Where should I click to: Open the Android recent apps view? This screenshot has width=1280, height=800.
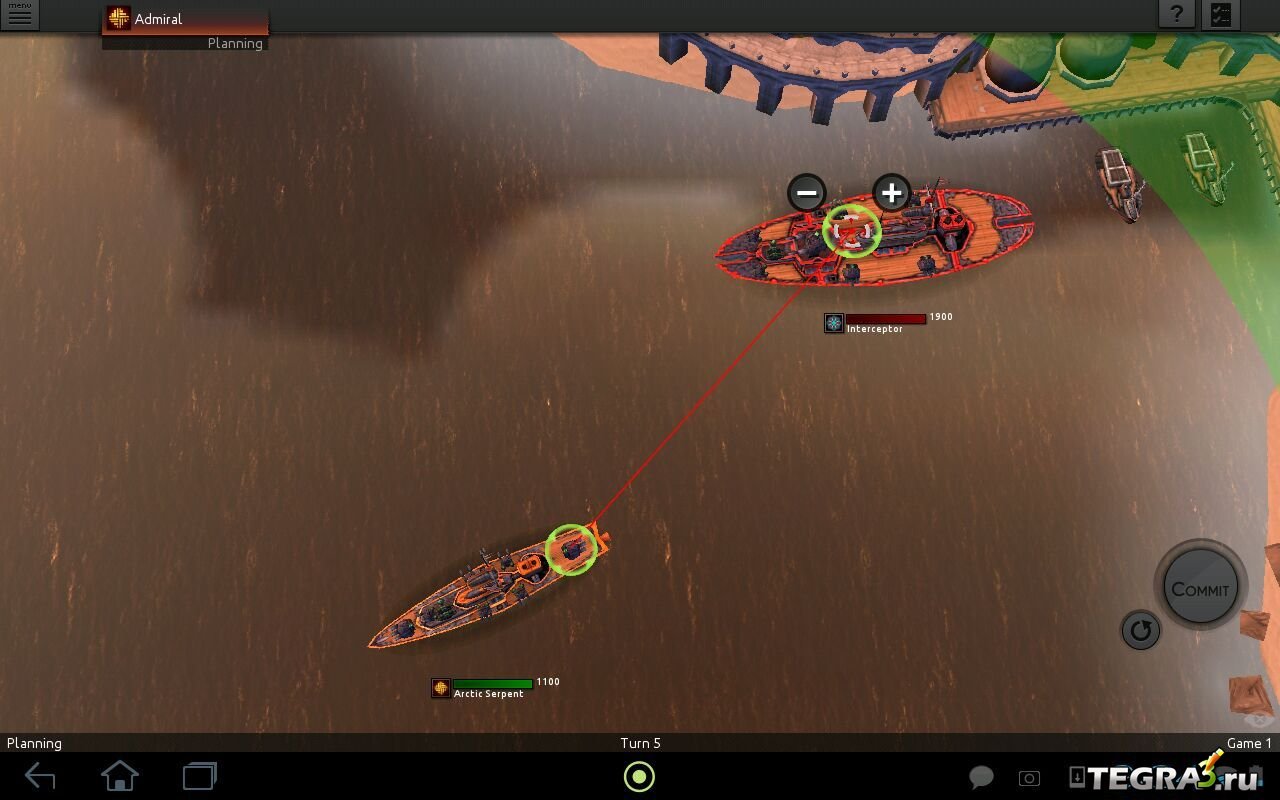click(x=200, y=776)
